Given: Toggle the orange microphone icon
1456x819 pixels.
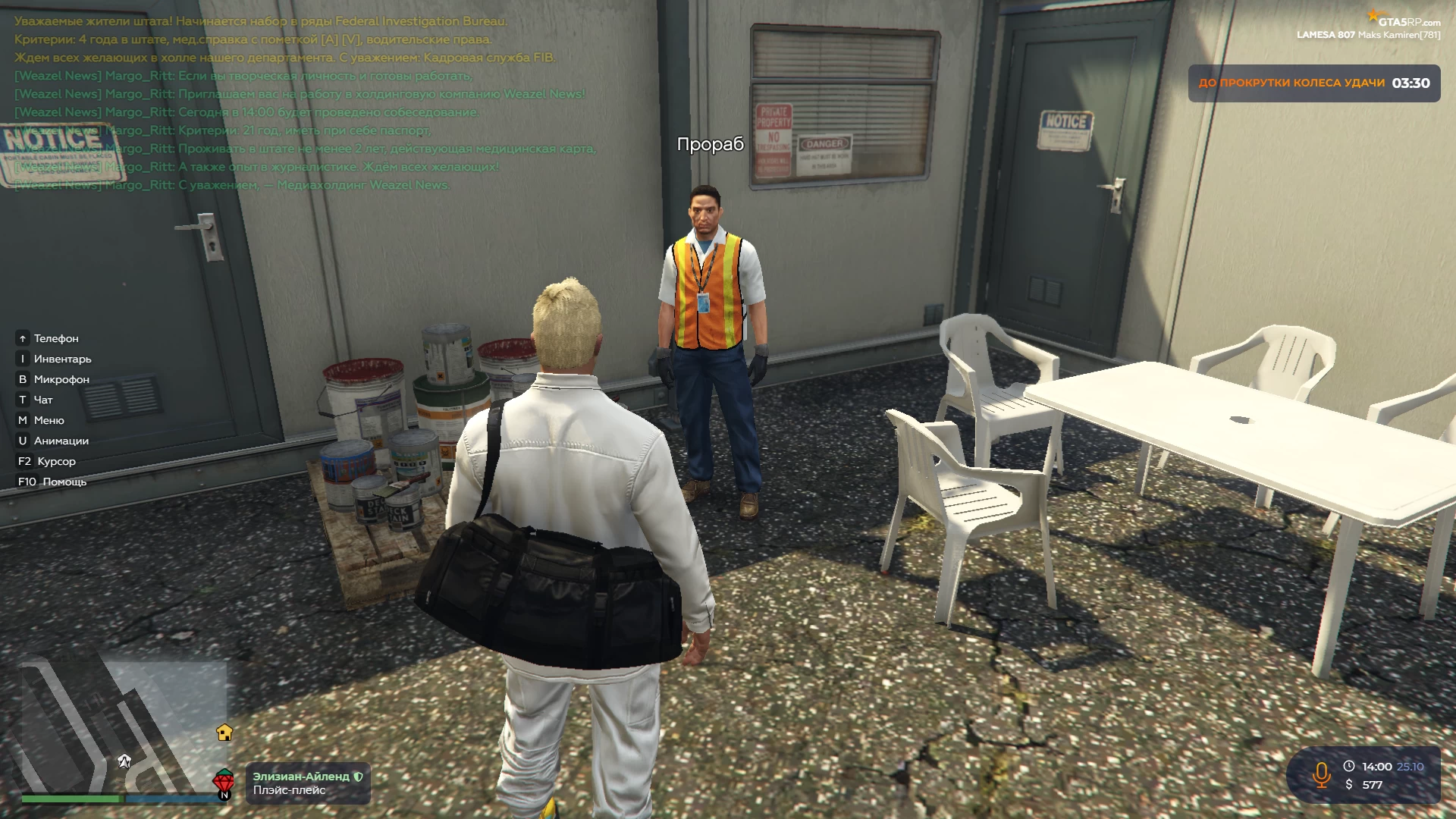Looking at the screenshot, I should click(1321, 775).
